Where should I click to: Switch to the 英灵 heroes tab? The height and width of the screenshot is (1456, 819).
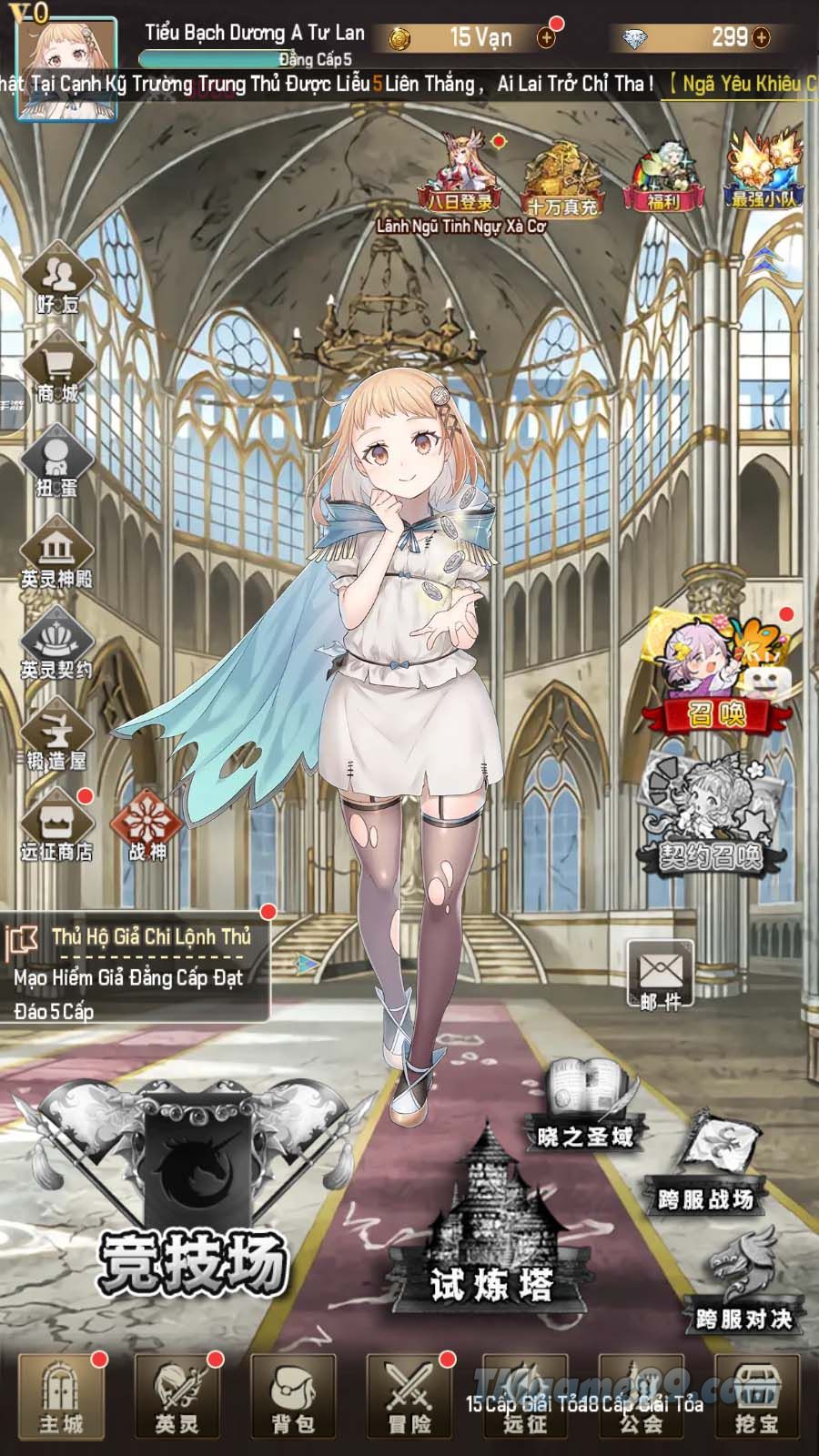click(177, 1397)
